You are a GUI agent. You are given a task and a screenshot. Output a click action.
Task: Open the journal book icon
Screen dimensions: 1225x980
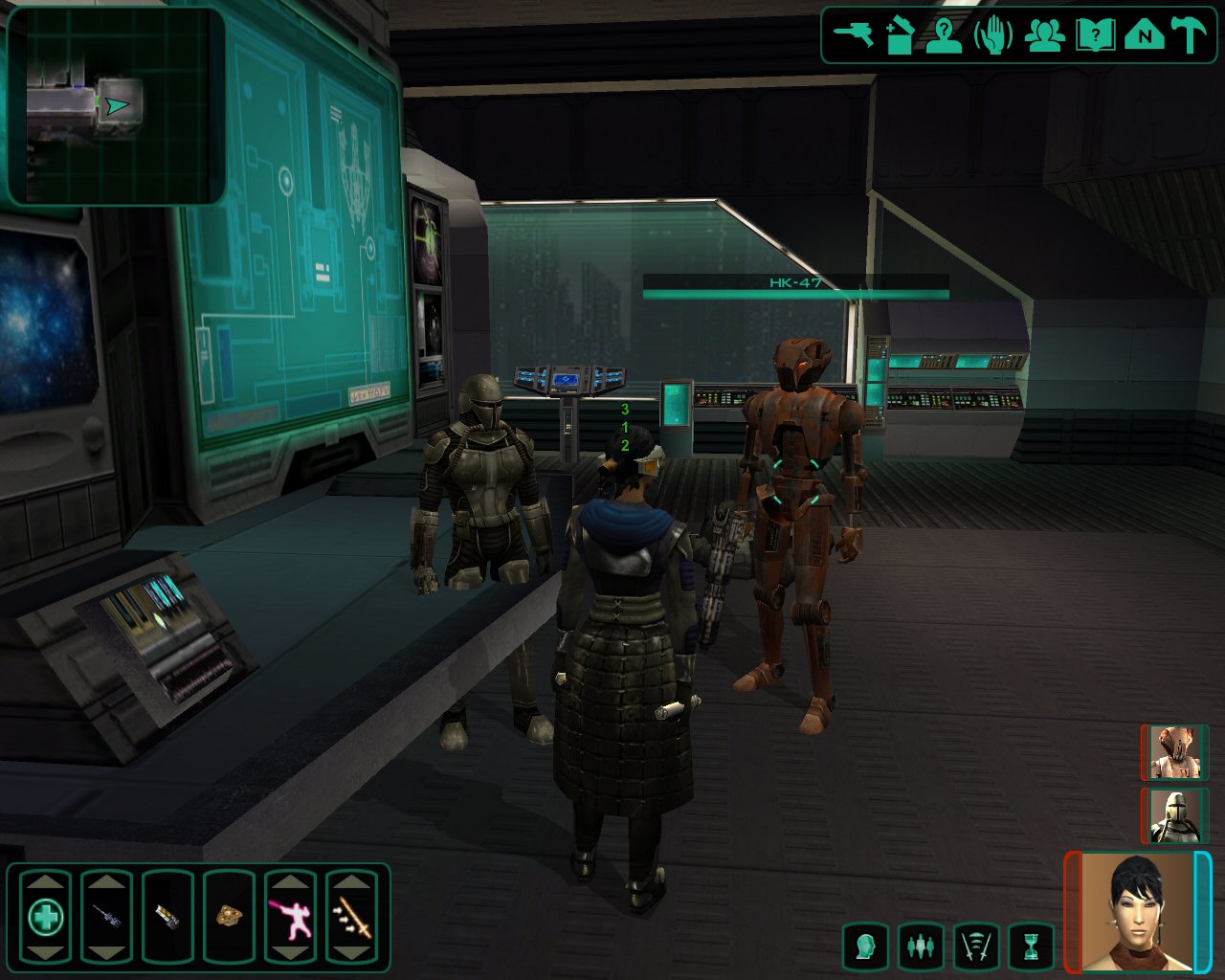(1094, 35)
